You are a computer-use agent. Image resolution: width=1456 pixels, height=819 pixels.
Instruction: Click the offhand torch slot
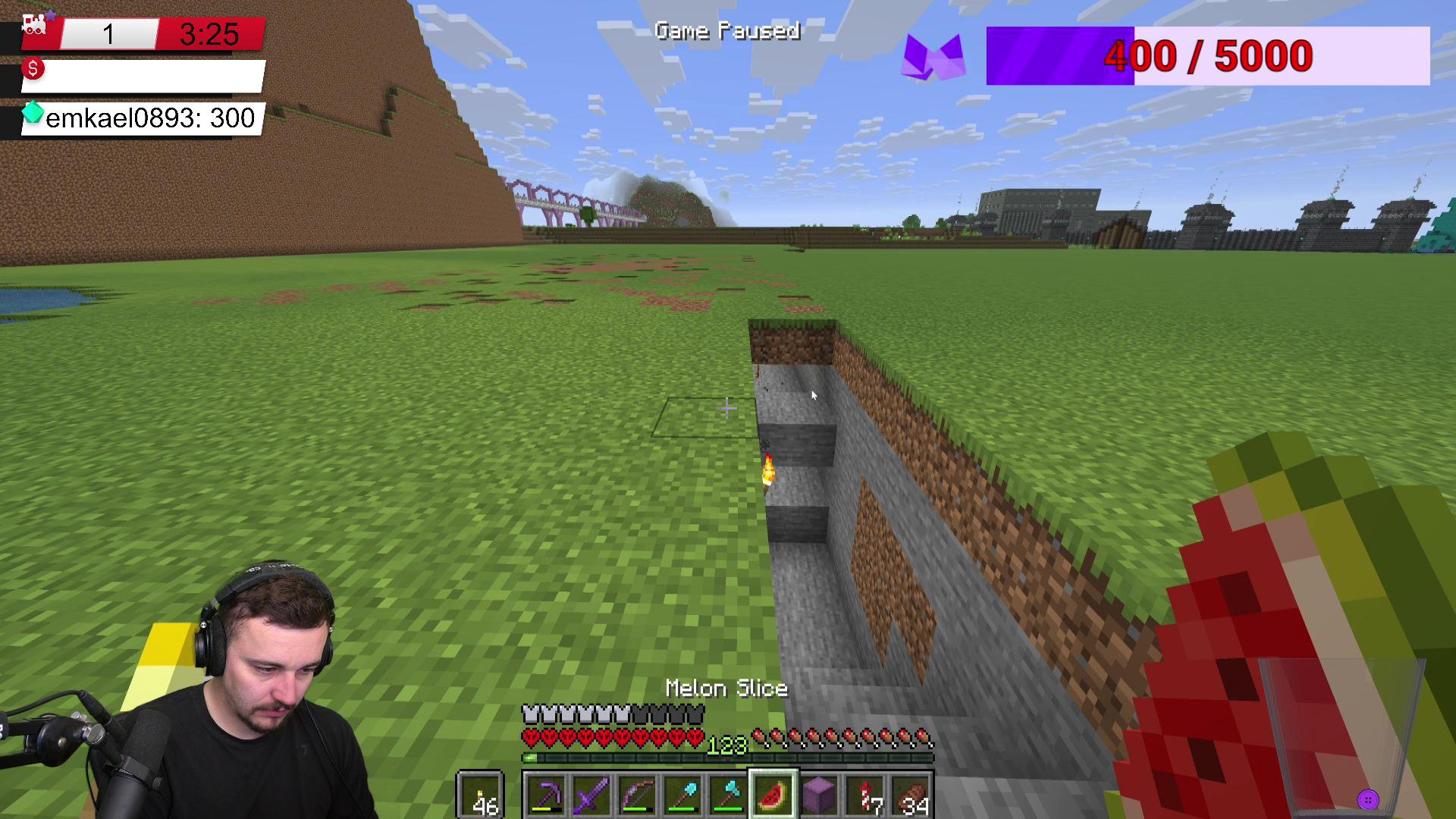481,795
